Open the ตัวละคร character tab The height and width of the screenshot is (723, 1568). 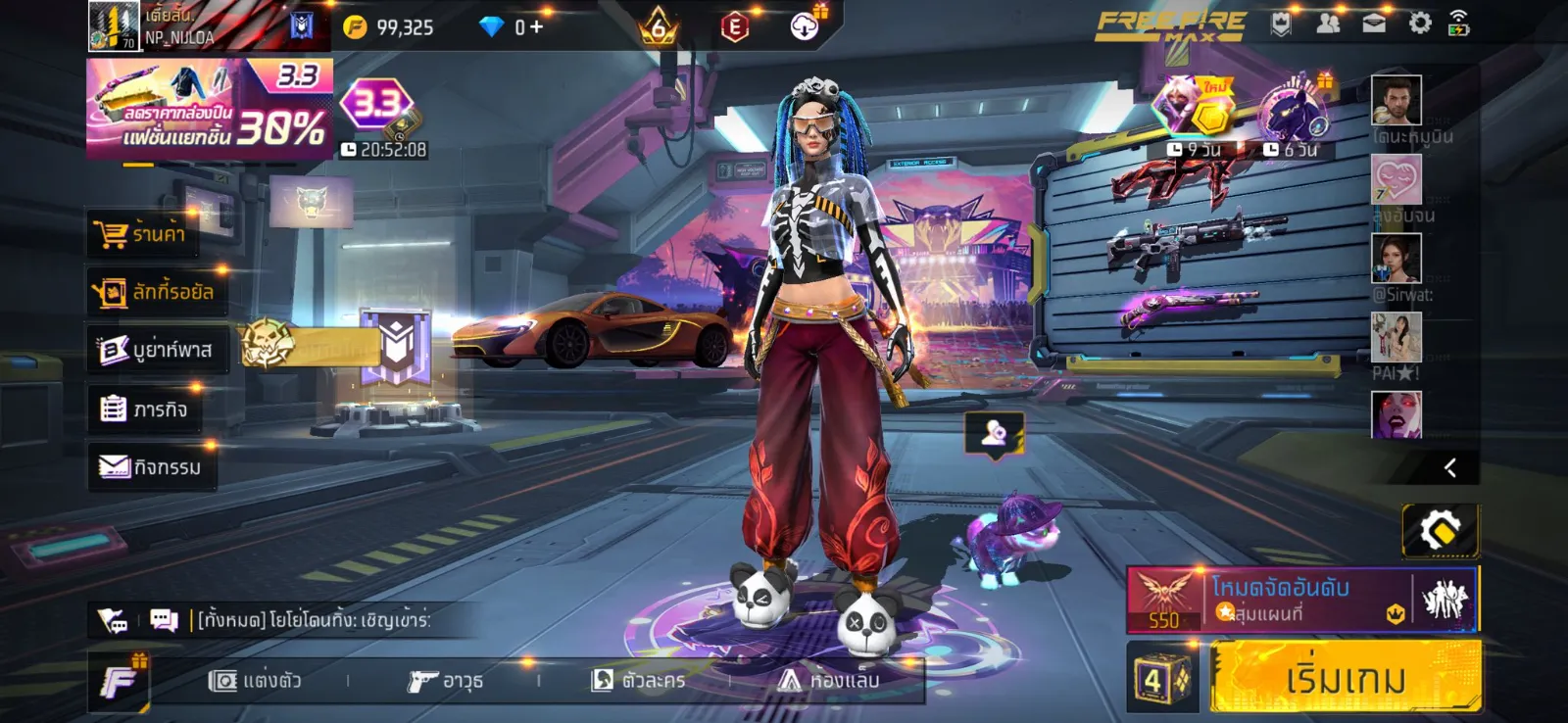(638, 680)
